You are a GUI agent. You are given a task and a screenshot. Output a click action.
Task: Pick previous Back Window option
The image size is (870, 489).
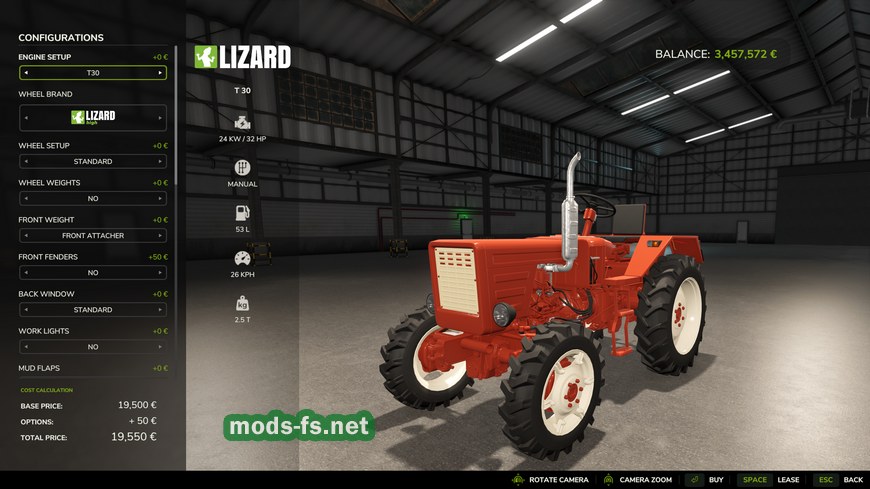point(25,310)
